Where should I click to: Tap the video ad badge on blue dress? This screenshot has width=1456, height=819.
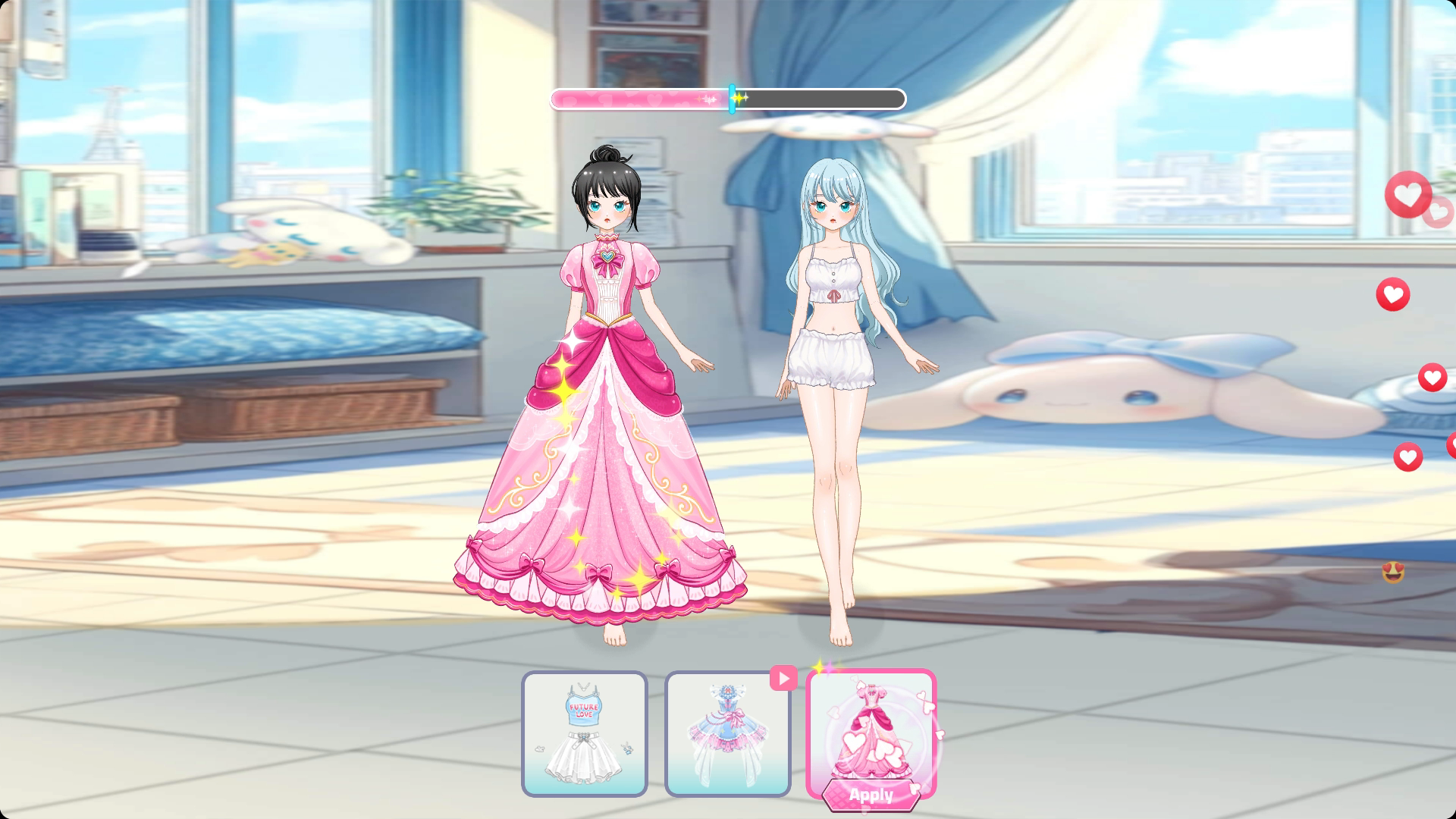point(783,678)
